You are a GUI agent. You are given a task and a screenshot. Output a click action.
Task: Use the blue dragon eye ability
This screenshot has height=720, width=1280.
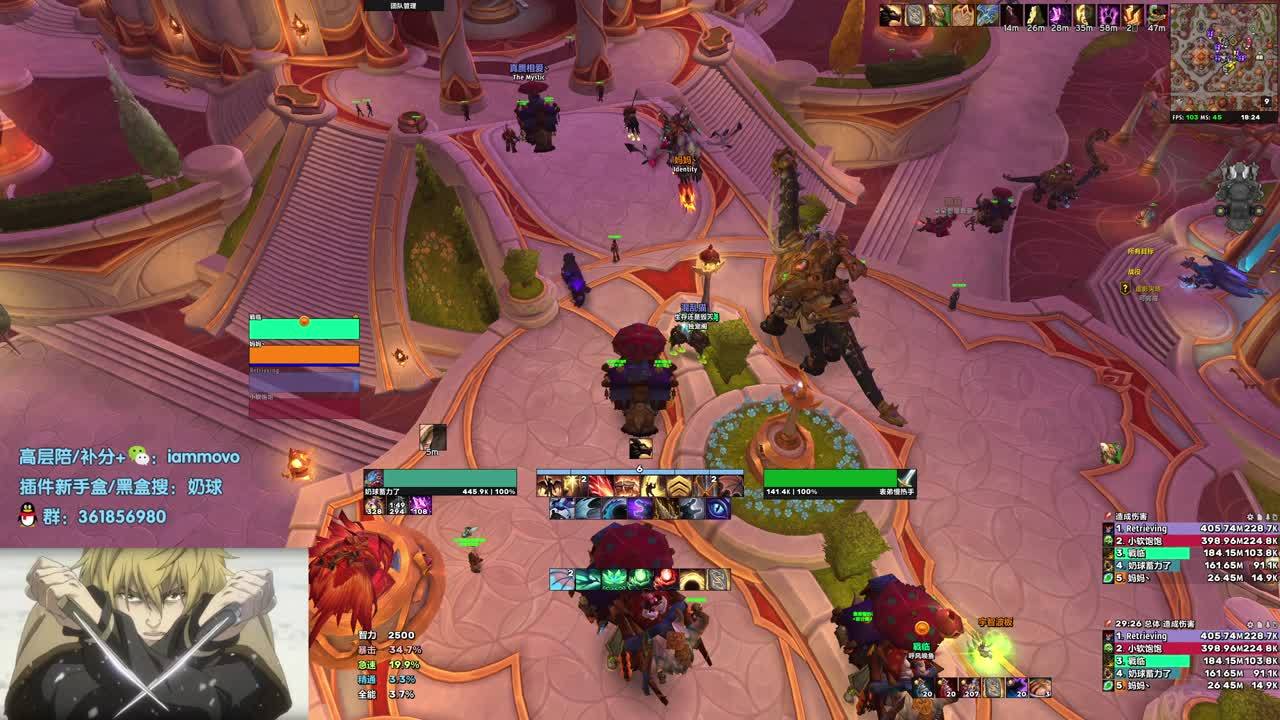pos(718,509)
